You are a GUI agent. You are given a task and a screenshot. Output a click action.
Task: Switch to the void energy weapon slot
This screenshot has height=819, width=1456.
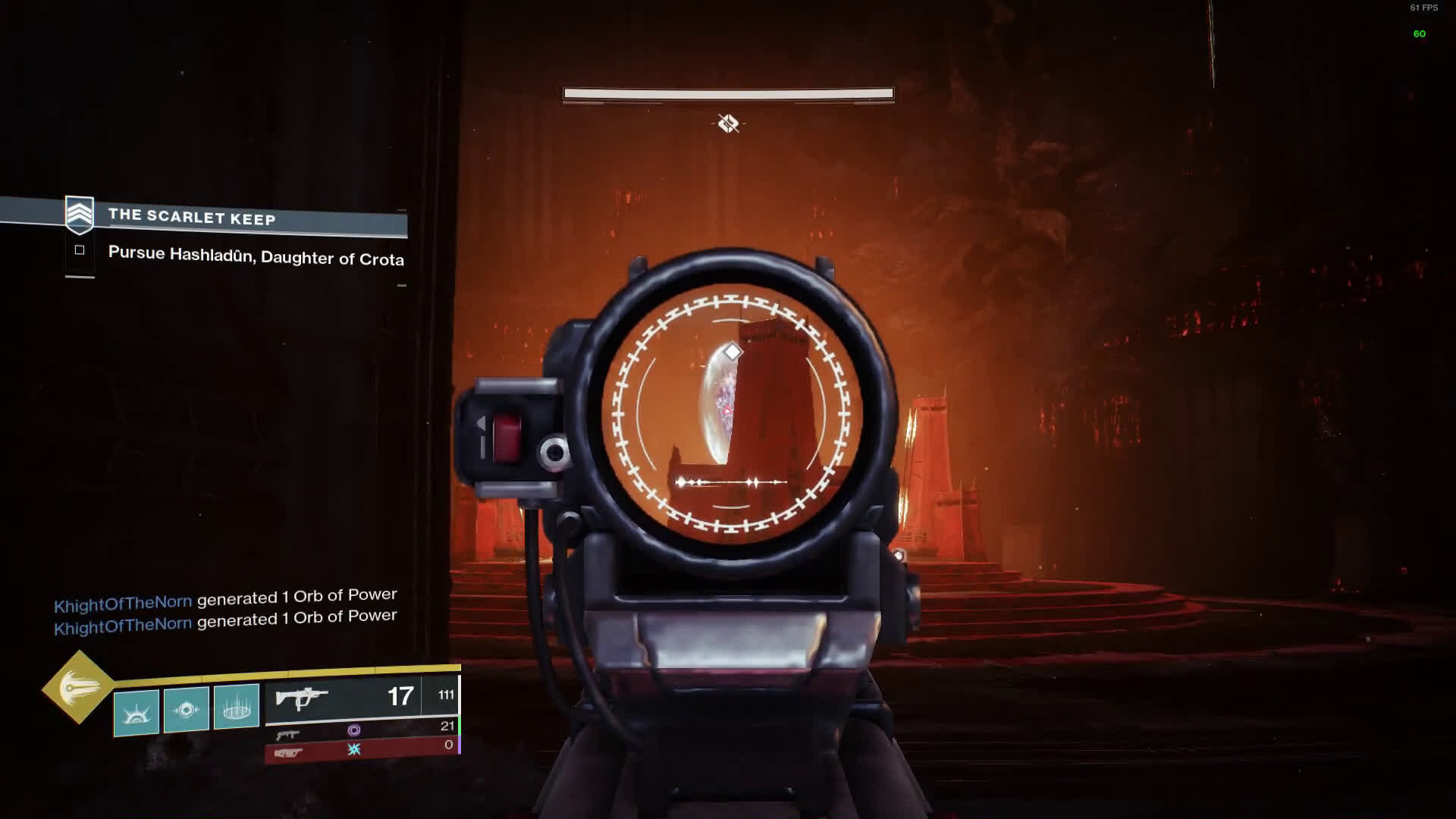[362, 730]
